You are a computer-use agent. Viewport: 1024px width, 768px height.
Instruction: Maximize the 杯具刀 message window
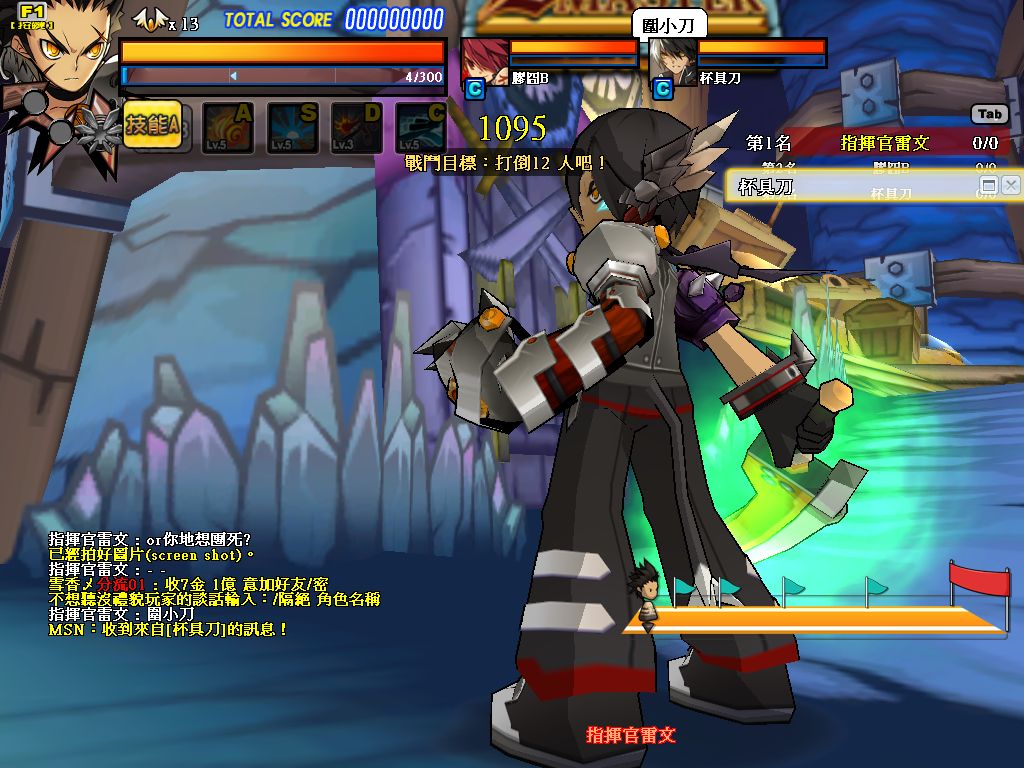(x=989, y=185)
